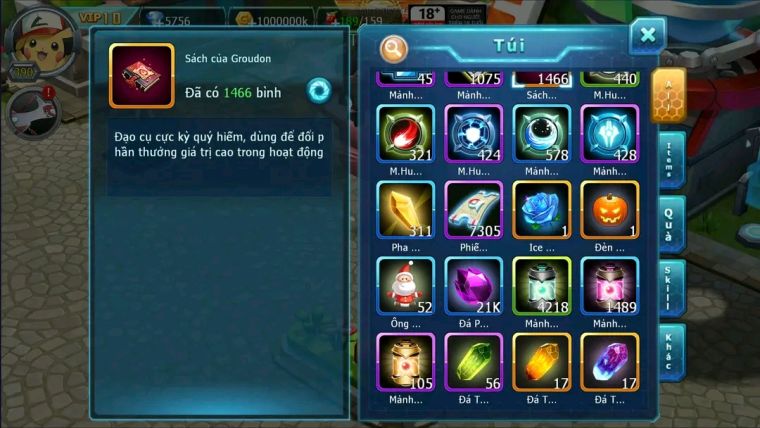Select the pink canister item (1489)
This screenshot has width=760, height=428.
click(609, 286)
